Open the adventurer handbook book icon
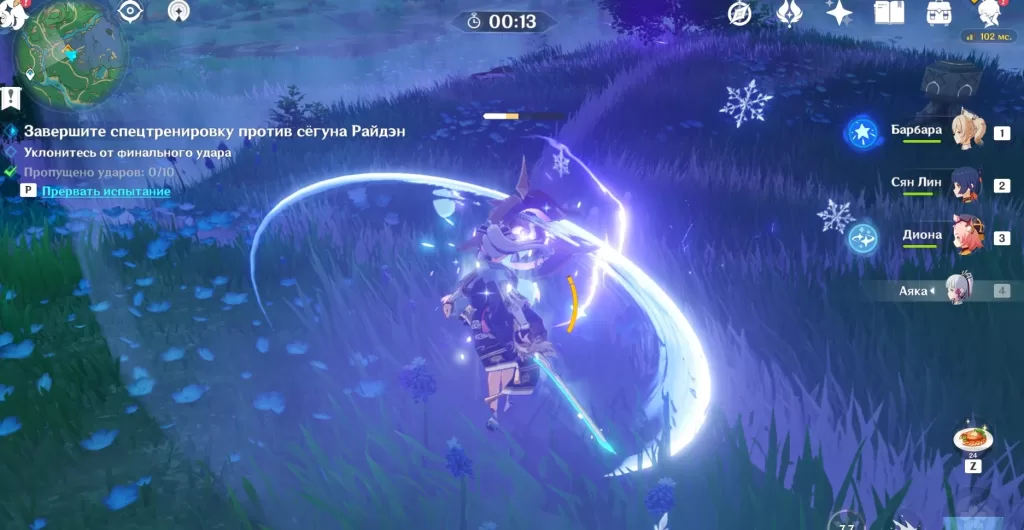The width and height of the screenshot is (1024, 530). (x=889, y=13)
